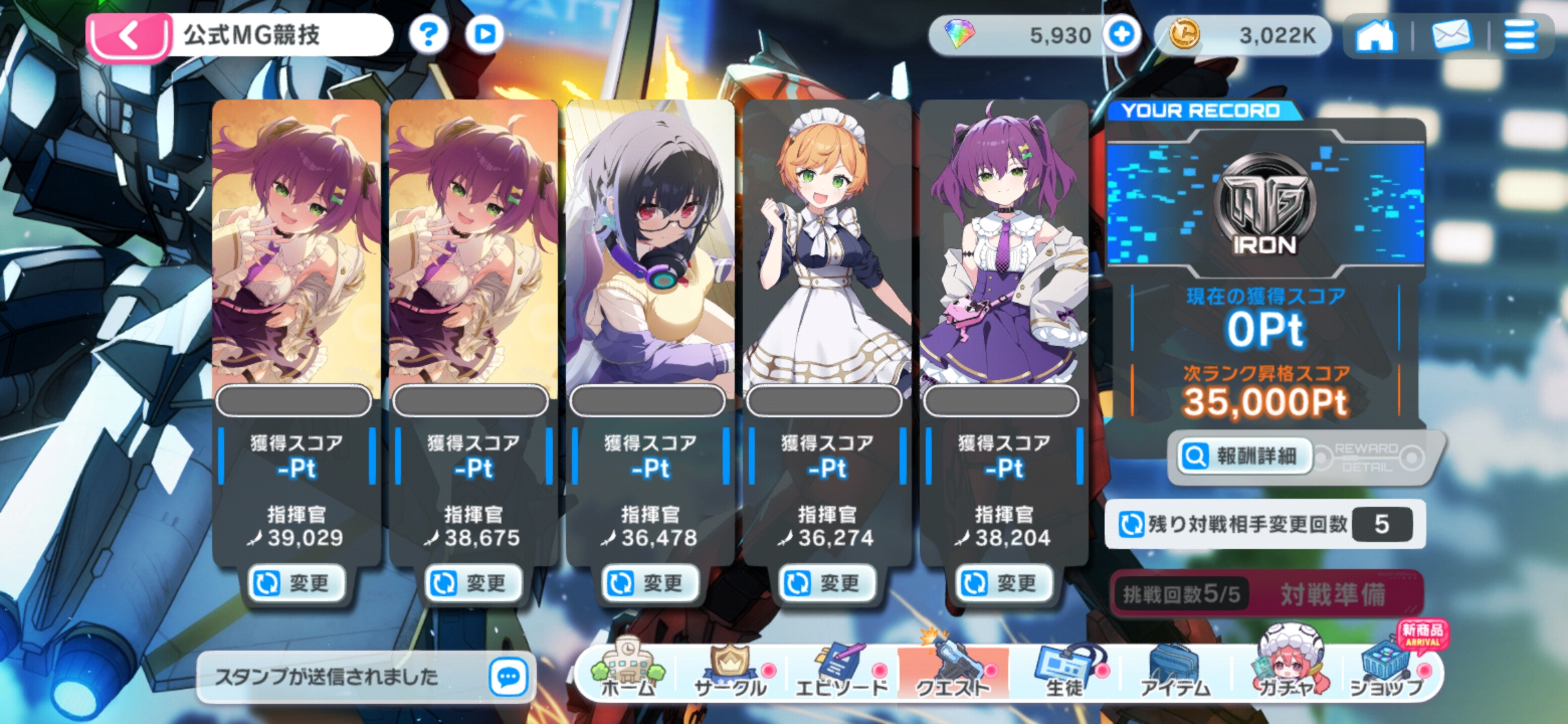Open the mail envelope icon
Viewport: 1568px width, 724px height.
coord(1451,36)
